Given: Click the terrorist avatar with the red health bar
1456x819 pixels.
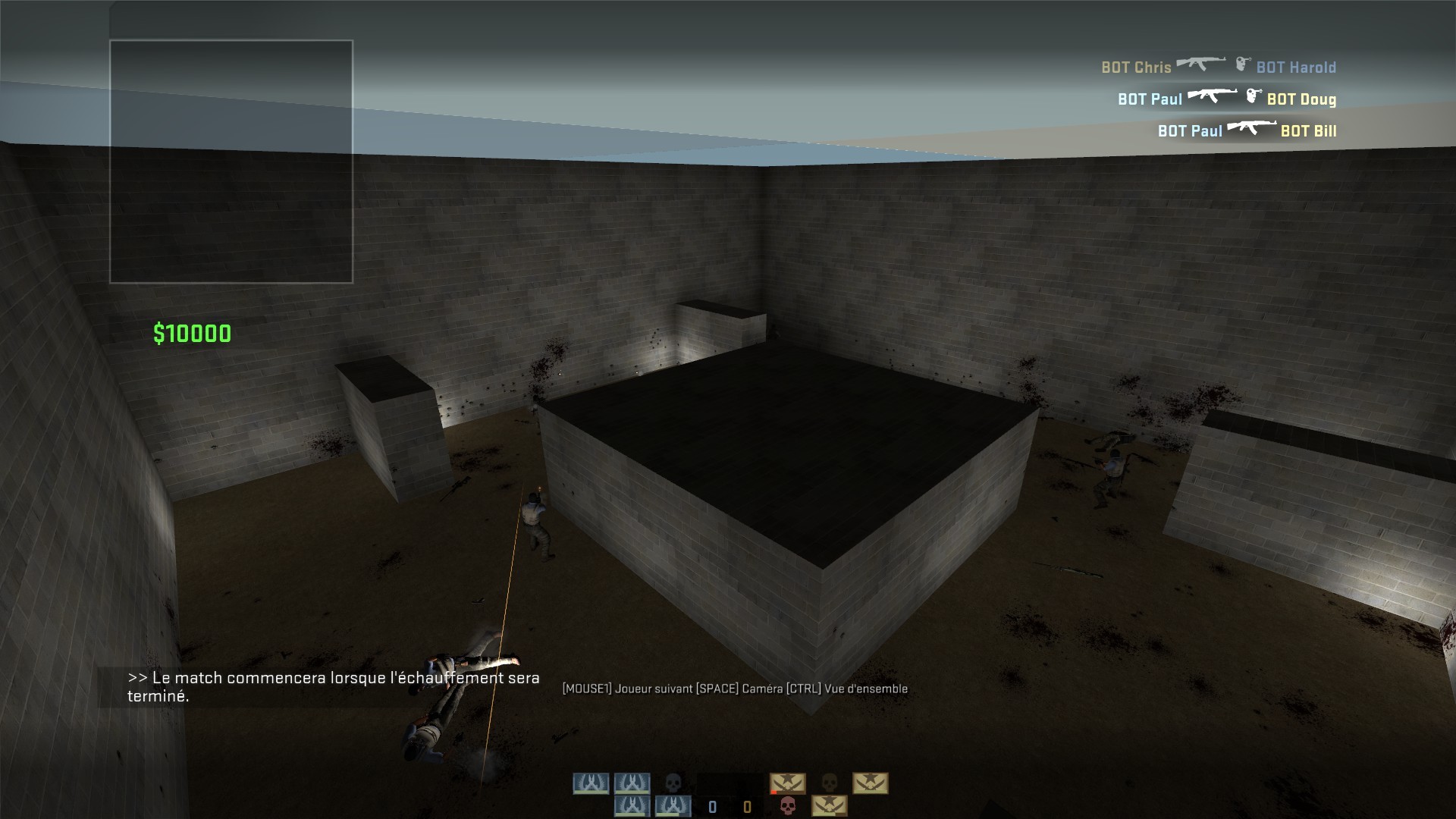Looking at the screenshot, I should coord(788,783).
